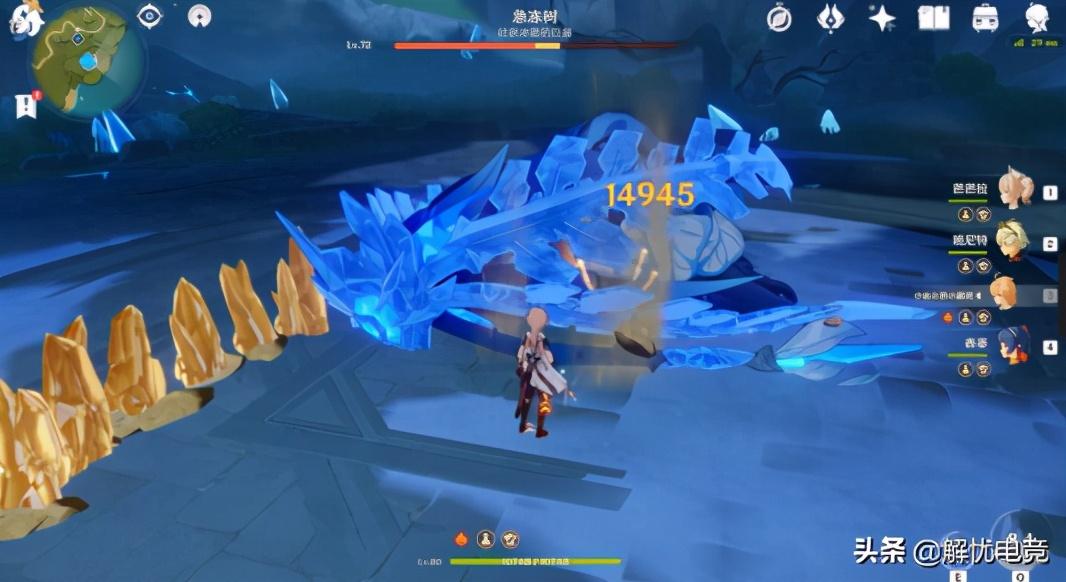Open the compass events icon

pos(779,17)
